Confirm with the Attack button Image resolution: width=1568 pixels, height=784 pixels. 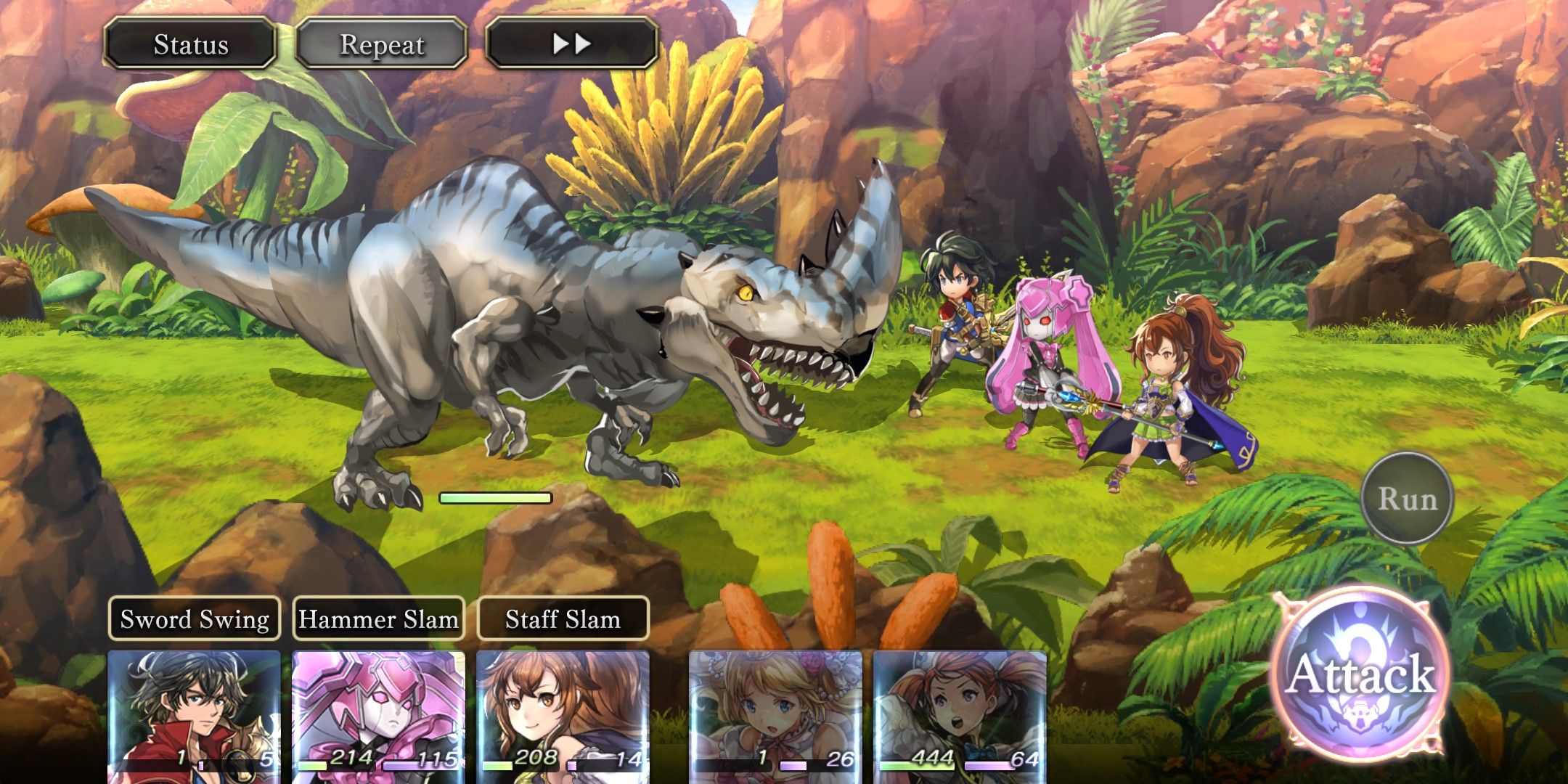point(1360,673)
